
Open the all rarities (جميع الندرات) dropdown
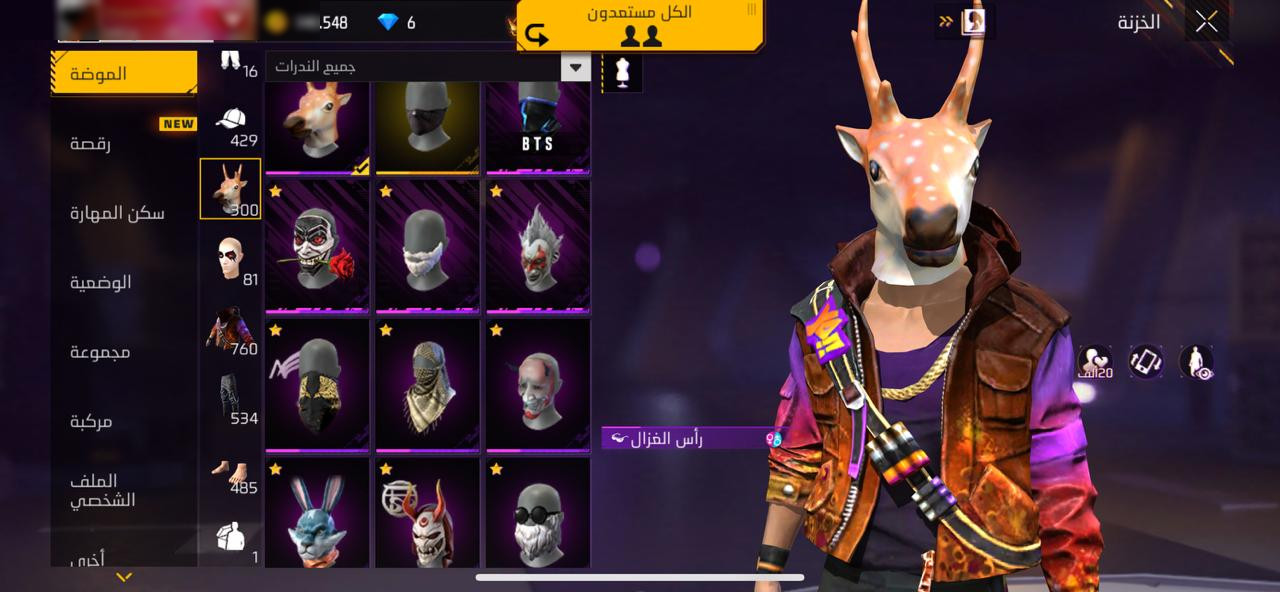point(428,67)
